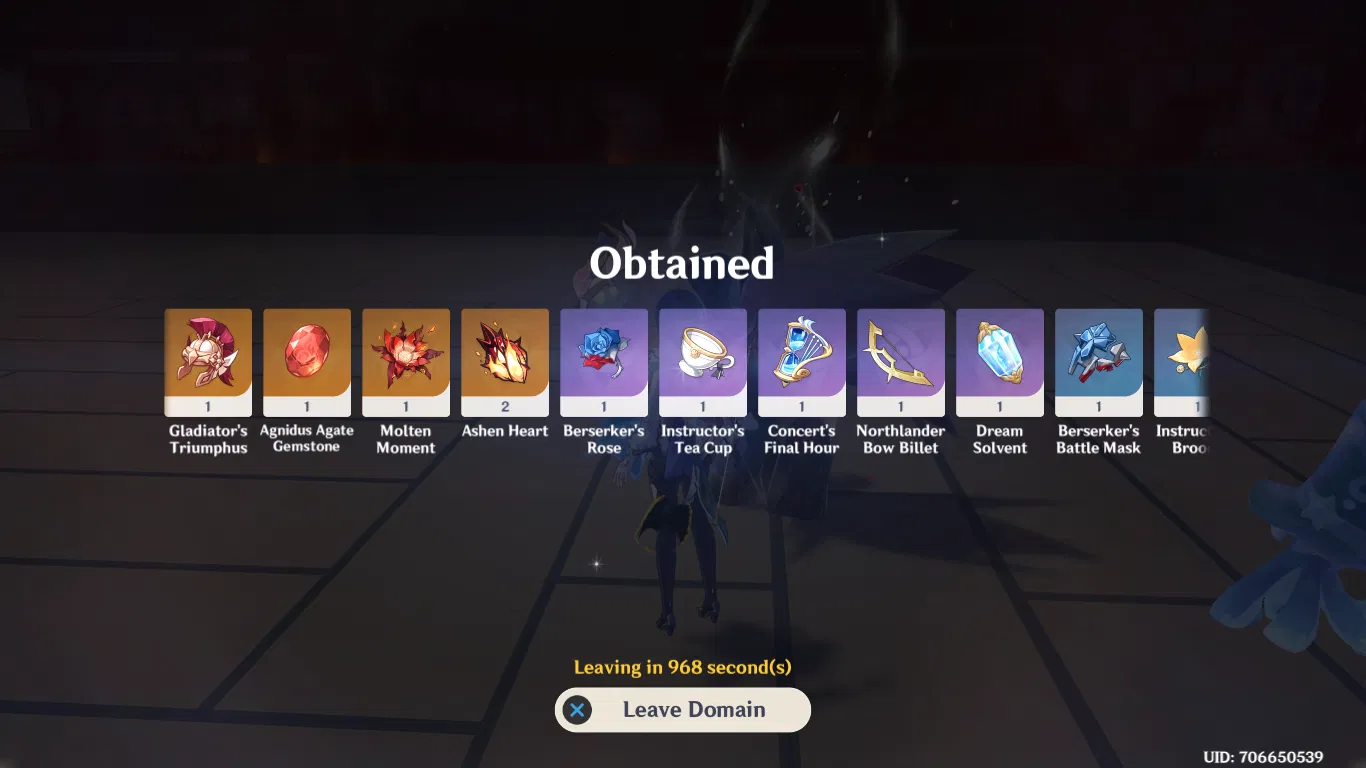The height and width of the screenshot is (768, 1366).
Task: Click the X controller button icon
Action: coord(578,710)
